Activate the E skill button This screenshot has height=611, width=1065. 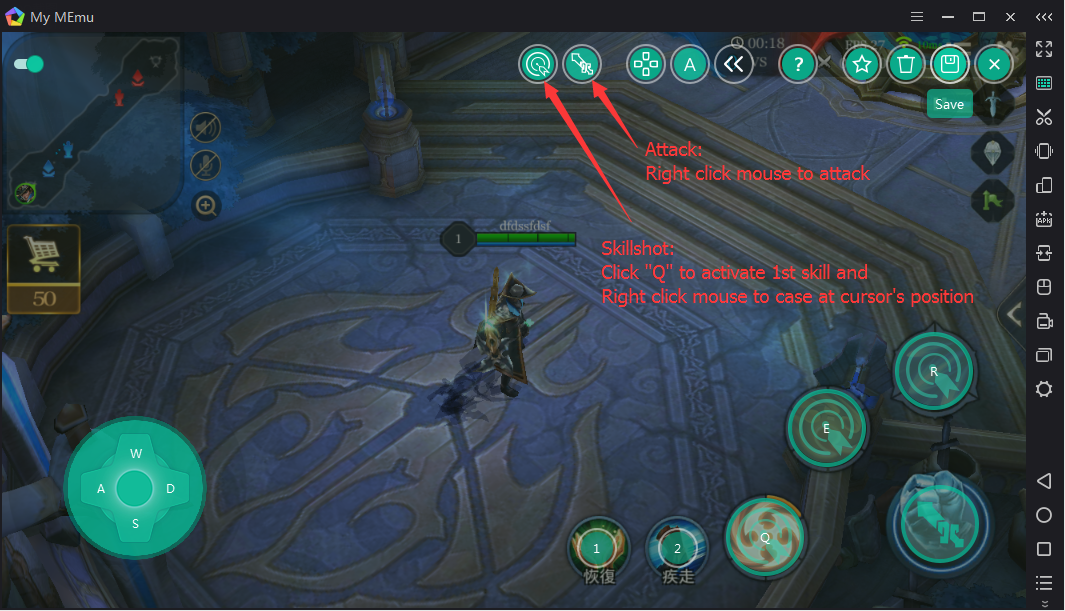coord(826,429)
